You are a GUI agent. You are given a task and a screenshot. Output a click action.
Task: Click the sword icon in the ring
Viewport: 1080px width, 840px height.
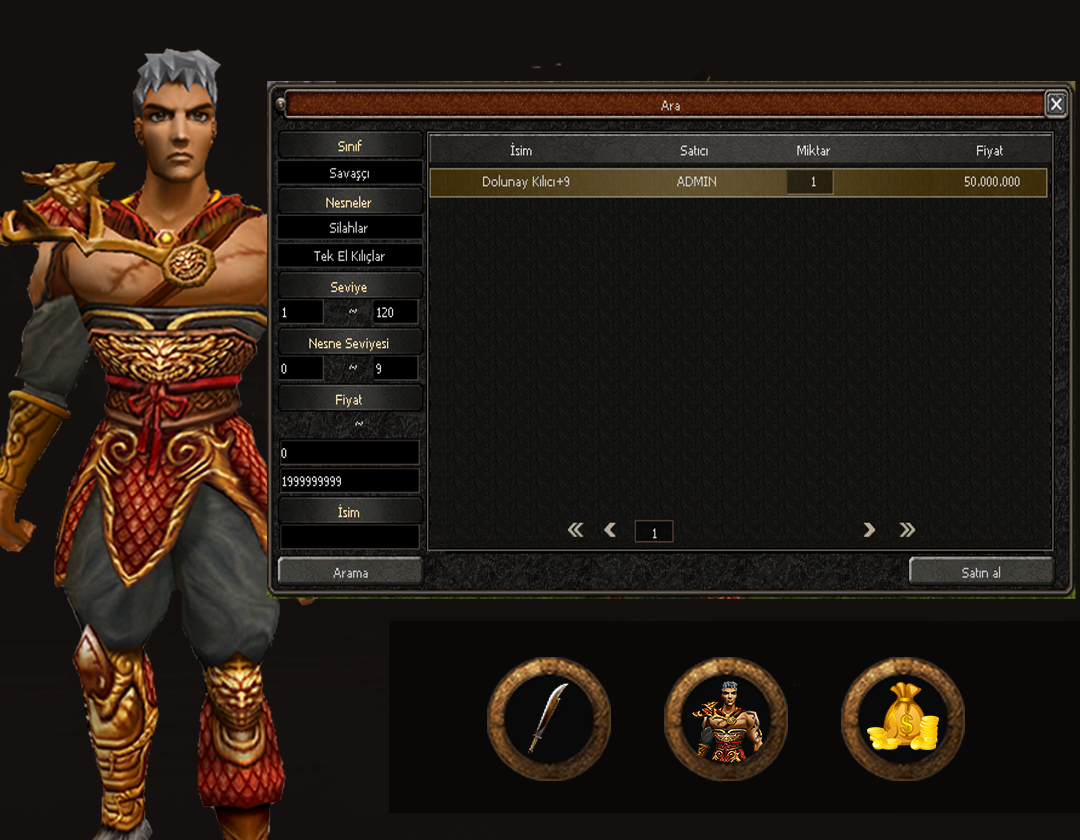tap(548, 717)
